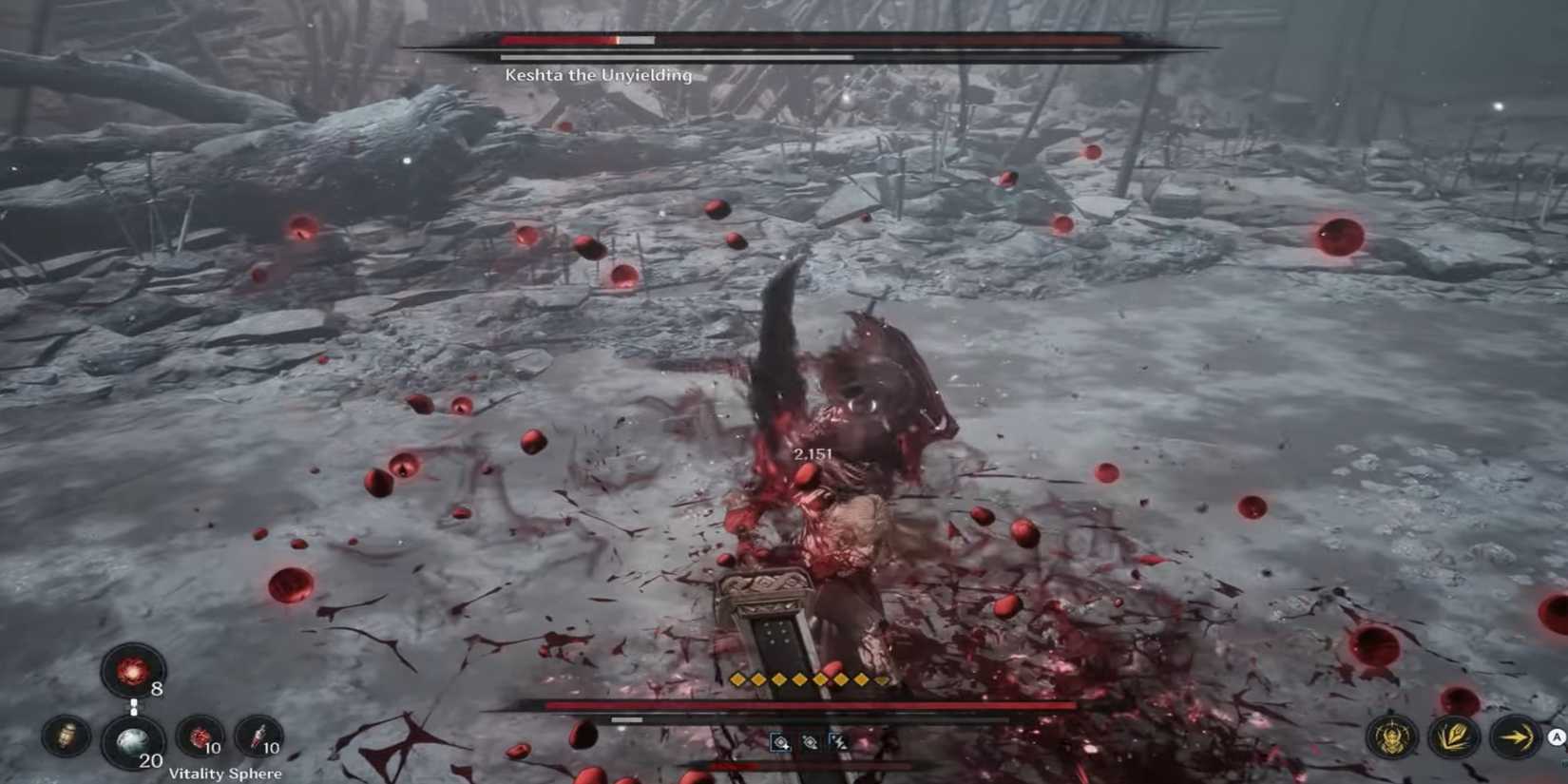Click the item count 20 beside the lamp
This screenshot has height=784, width=1568.
(x=152, y=760)
